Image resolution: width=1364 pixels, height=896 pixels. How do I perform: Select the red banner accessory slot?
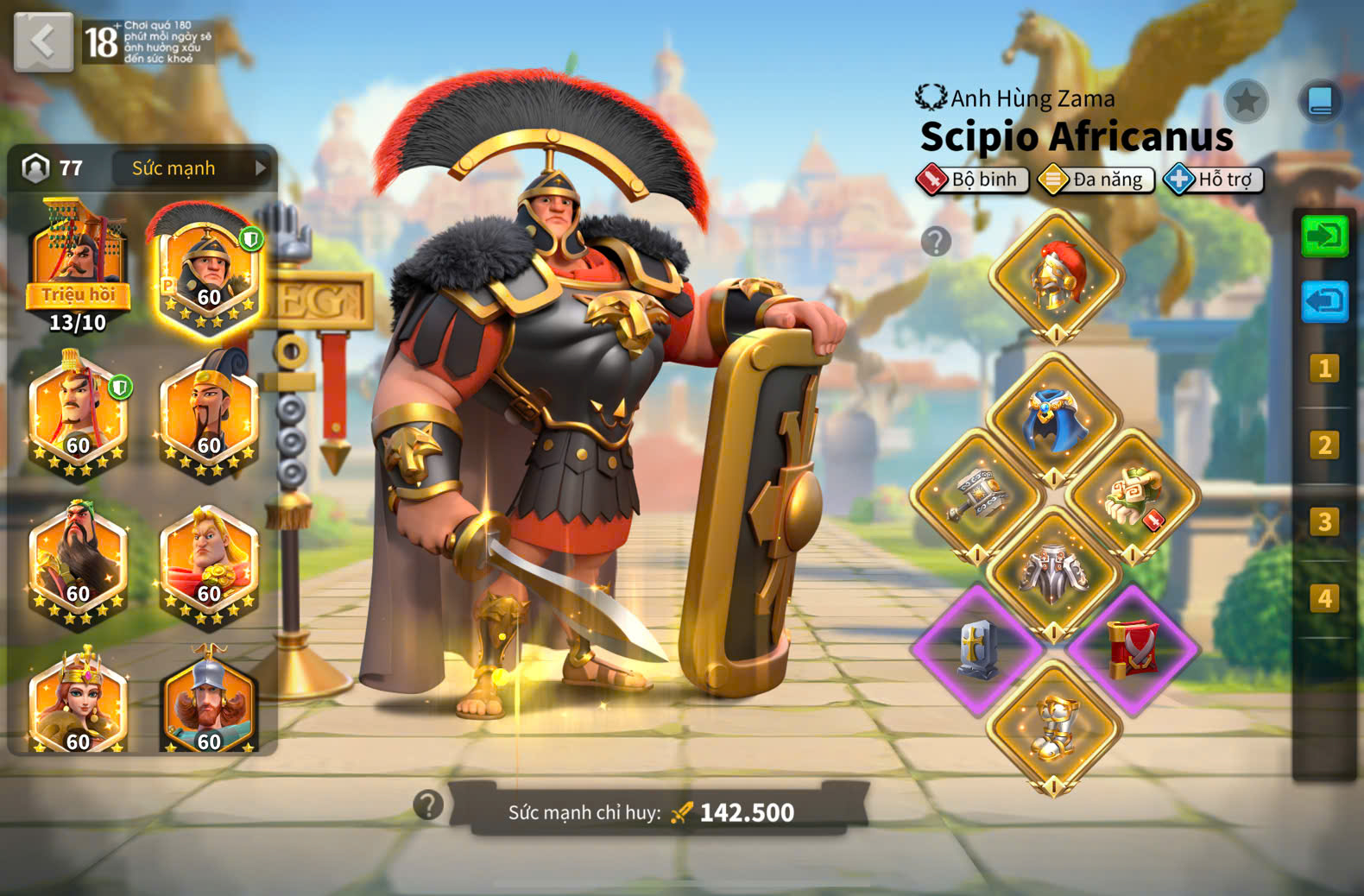(x=1132, y=649)
